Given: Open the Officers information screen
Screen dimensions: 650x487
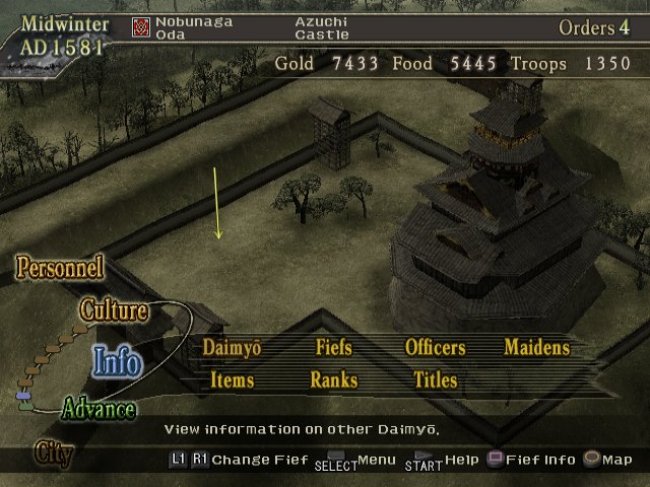Looking at the screenshot, I should 435,348.
